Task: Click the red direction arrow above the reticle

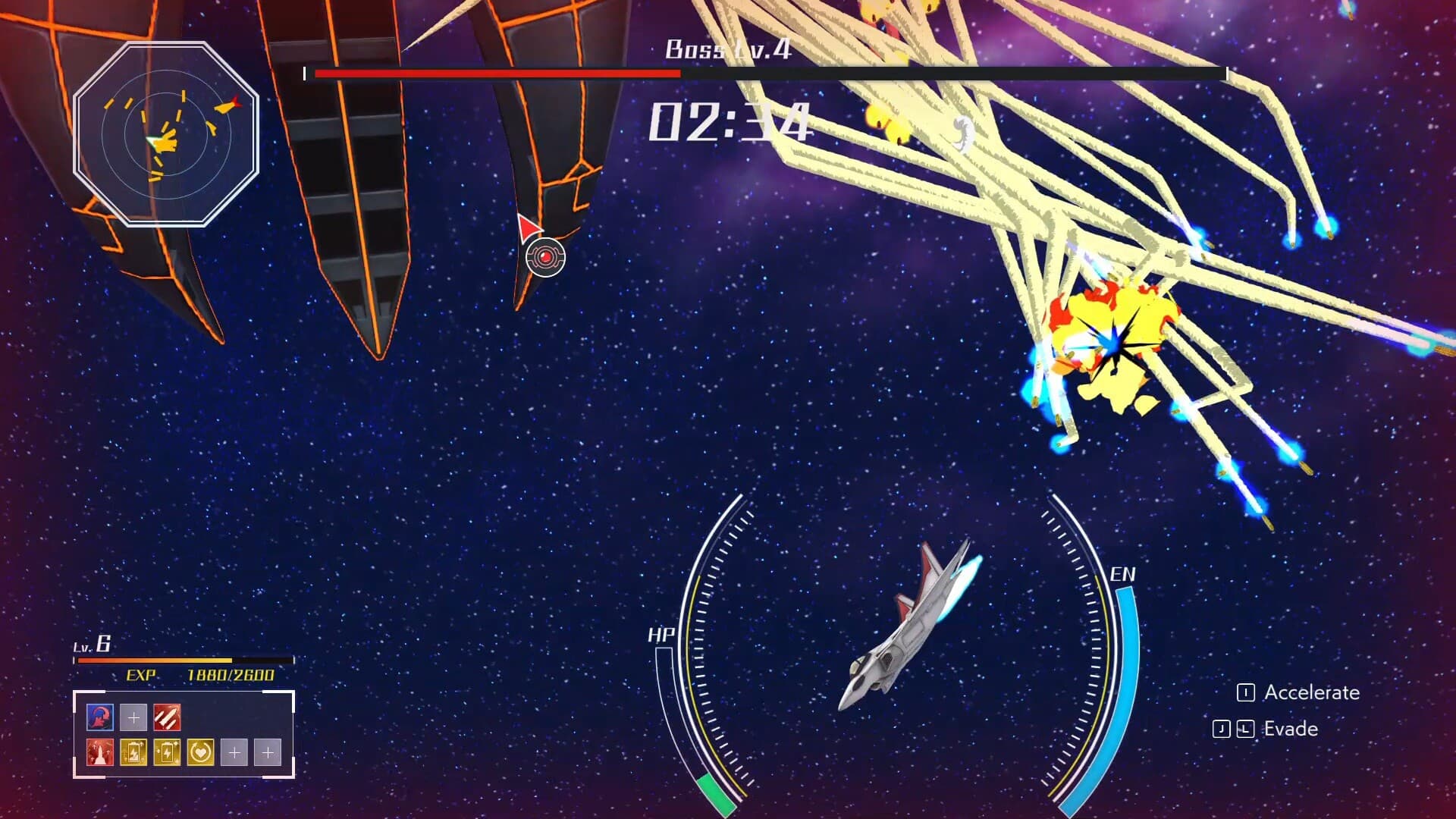Action: point(529,227)
